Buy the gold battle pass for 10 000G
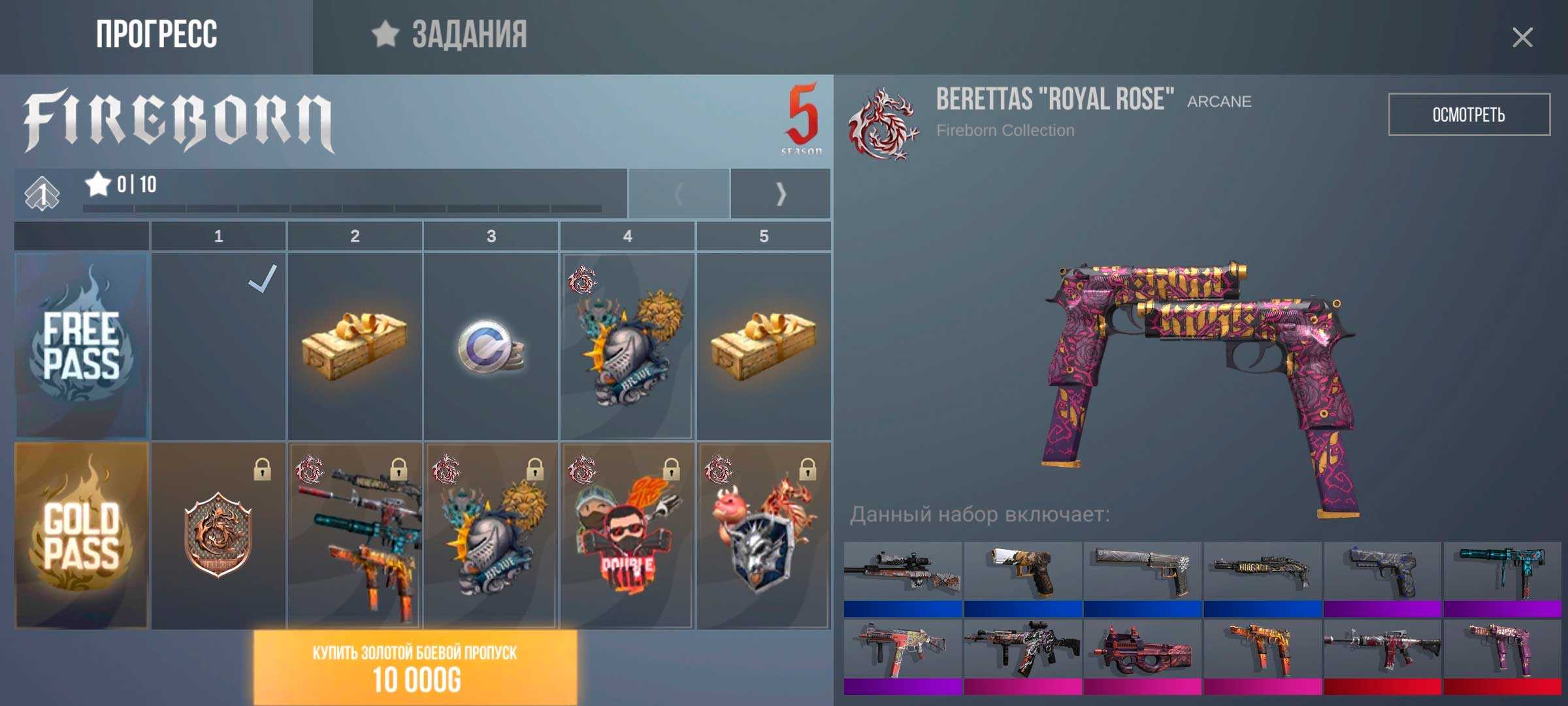This screenshot has width=1568, height=706. click(x=415, y=667)
